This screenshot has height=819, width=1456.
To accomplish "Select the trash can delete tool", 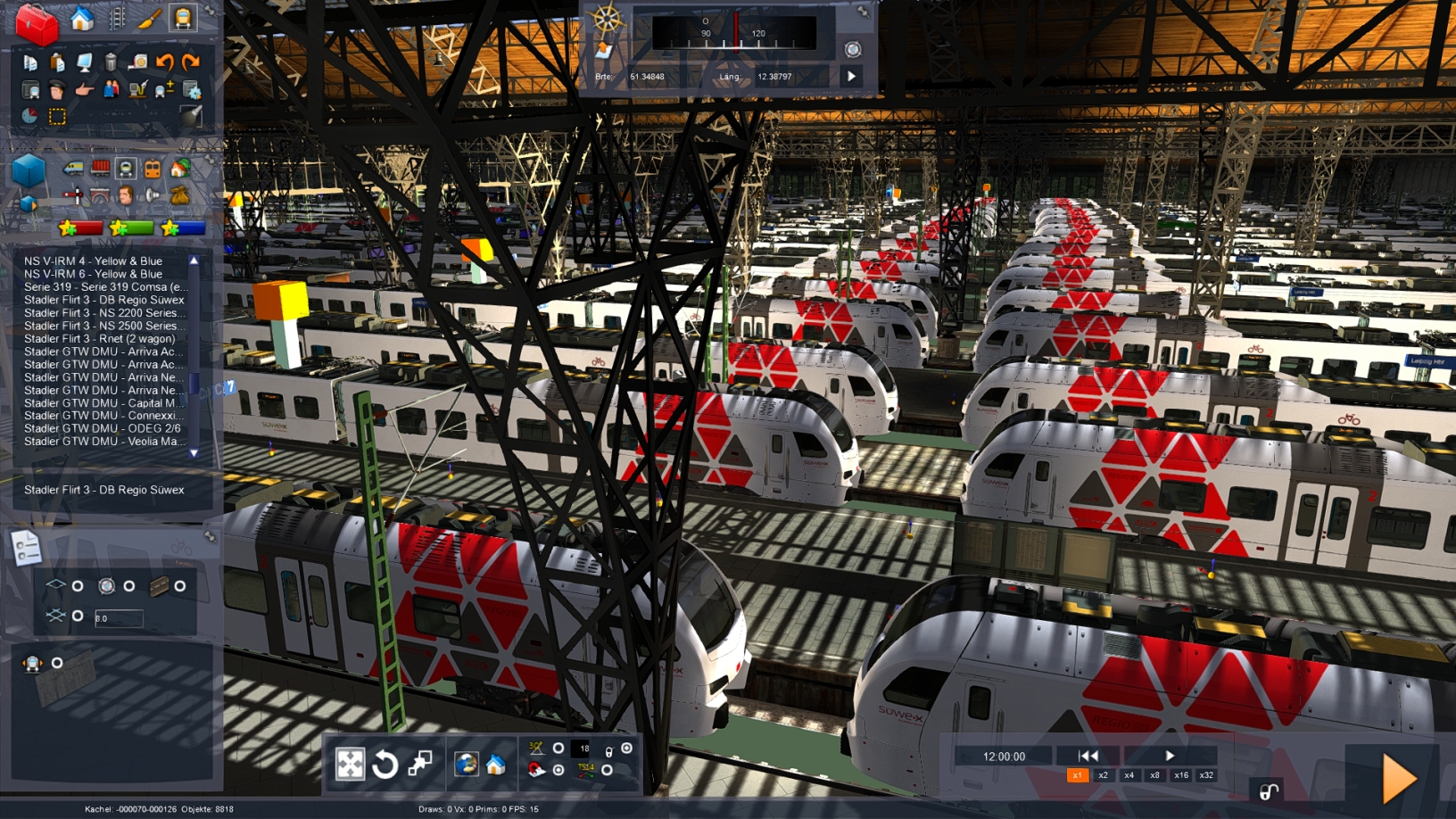I will (x=111, y=62).
